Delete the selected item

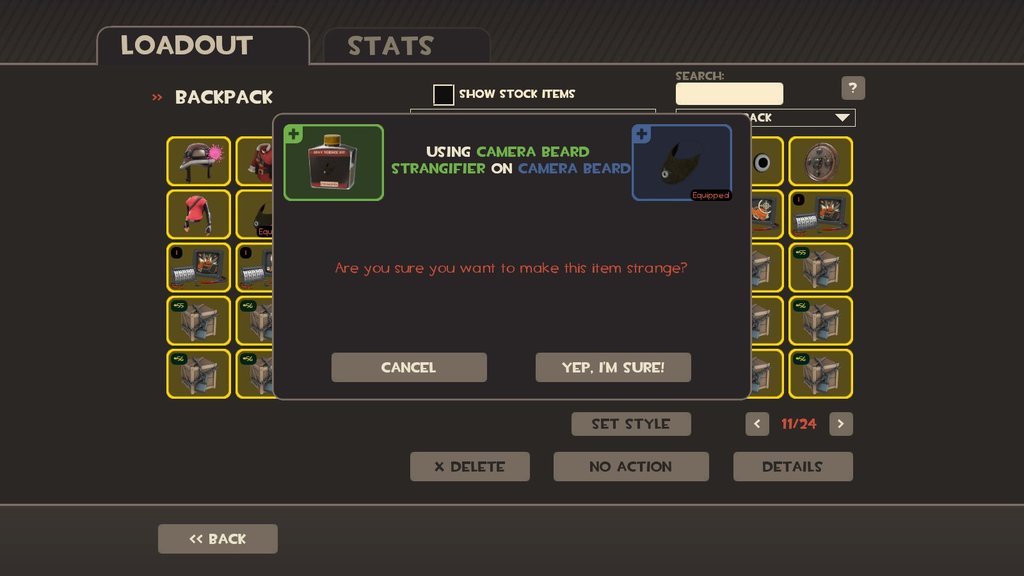(470, 466)
